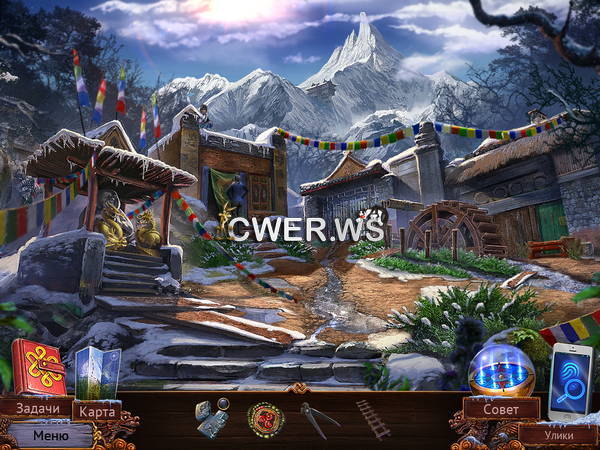Pick the metal compass tool item

point(319,416)
